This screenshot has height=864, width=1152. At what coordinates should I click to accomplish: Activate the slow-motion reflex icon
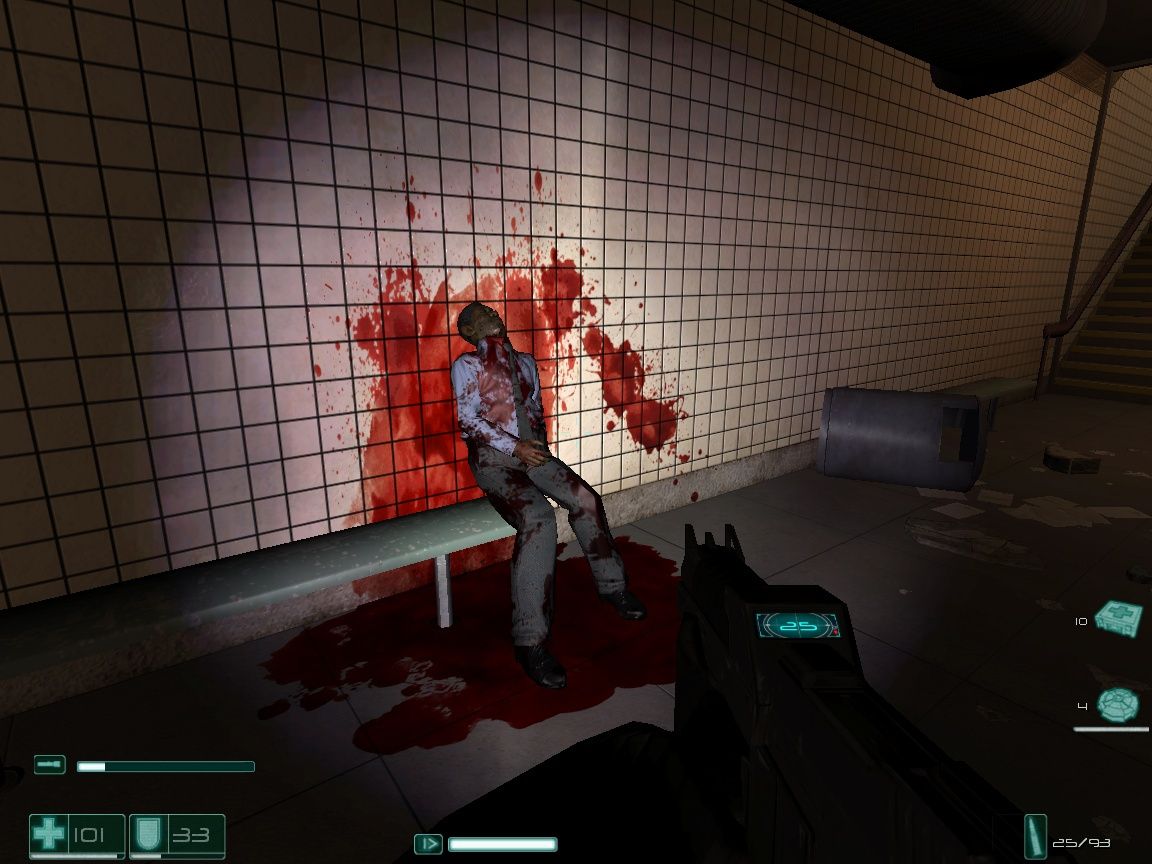(x=428, y=844)
